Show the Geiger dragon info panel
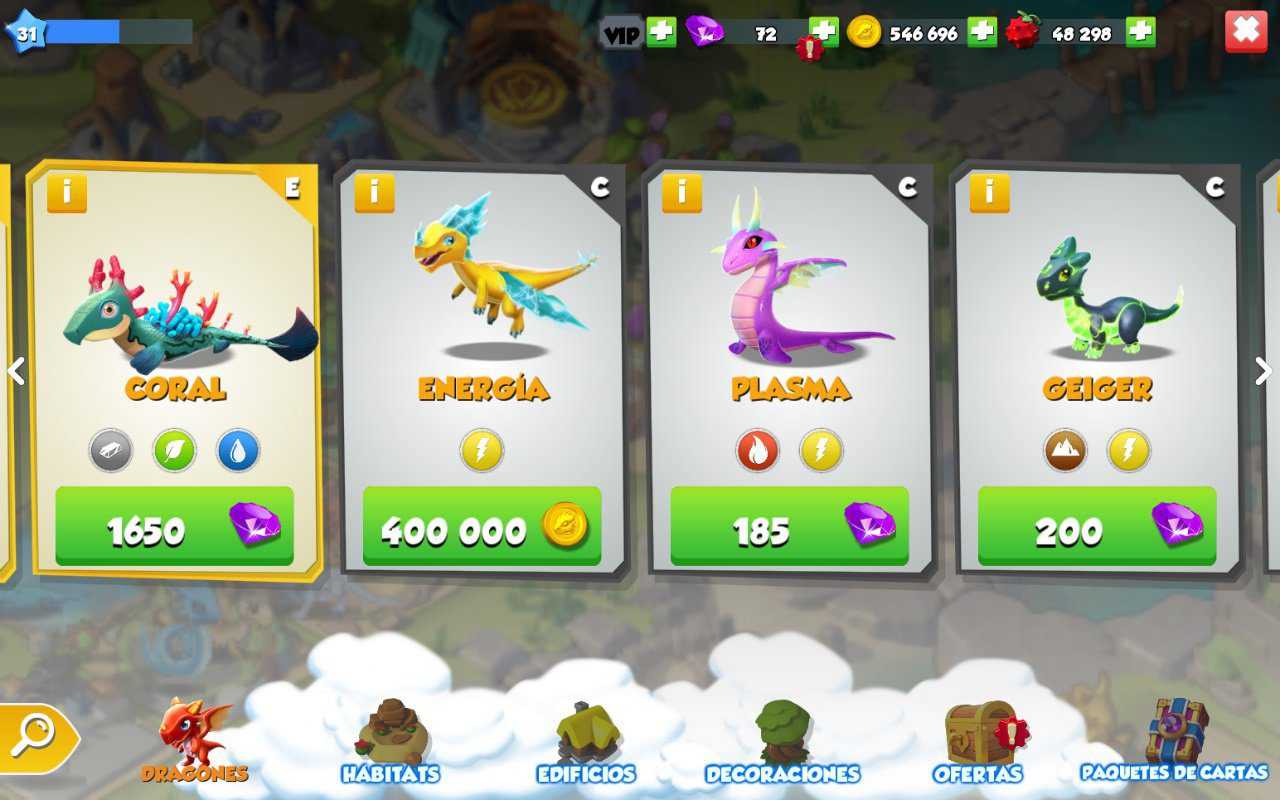 [x=989, y=192]
